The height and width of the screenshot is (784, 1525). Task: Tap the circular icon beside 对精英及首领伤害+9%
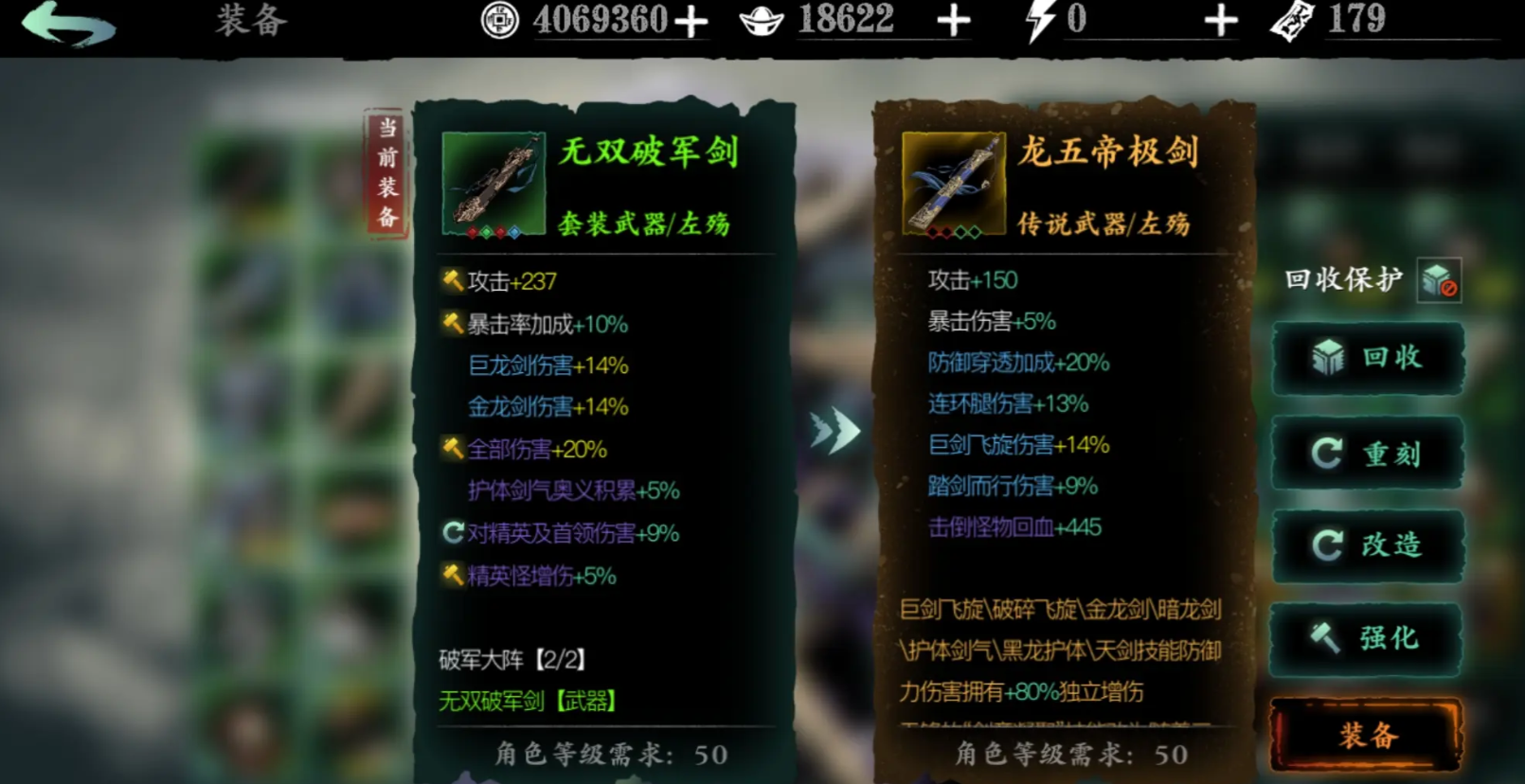pyautogui.click(x=453, y=533)
